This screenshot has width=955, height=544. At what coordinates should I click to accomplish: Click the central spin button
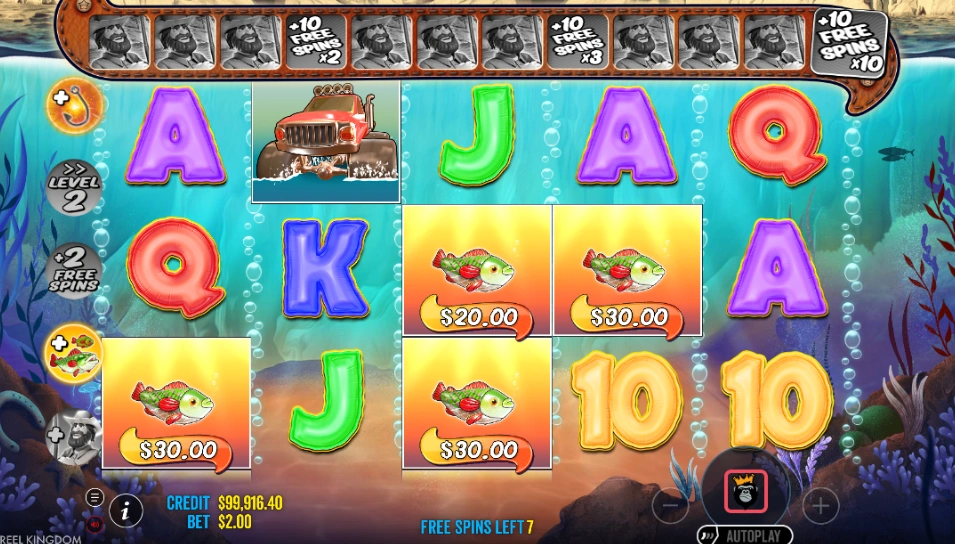(x=745, y=490)
